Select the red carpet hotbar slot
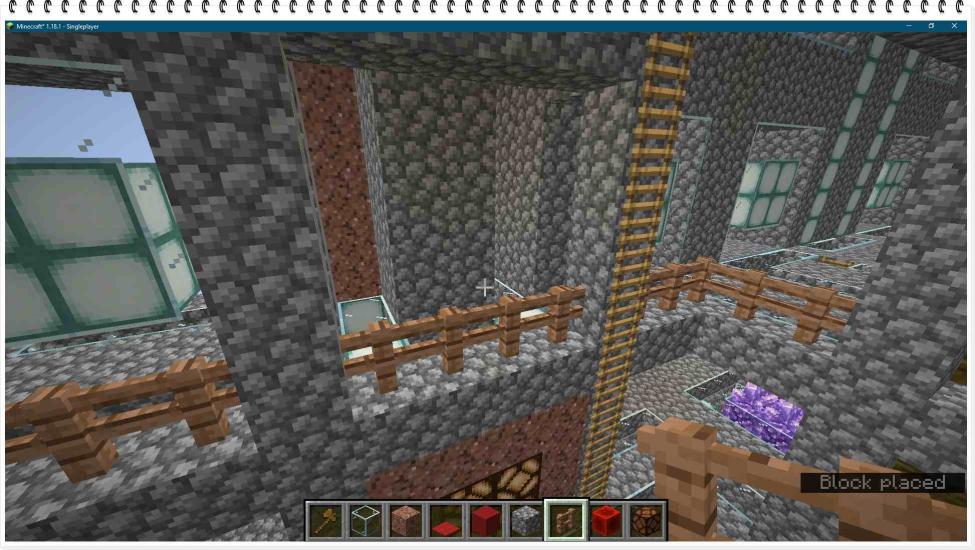Screen dimensions: 975x550 tap(446, 520)
